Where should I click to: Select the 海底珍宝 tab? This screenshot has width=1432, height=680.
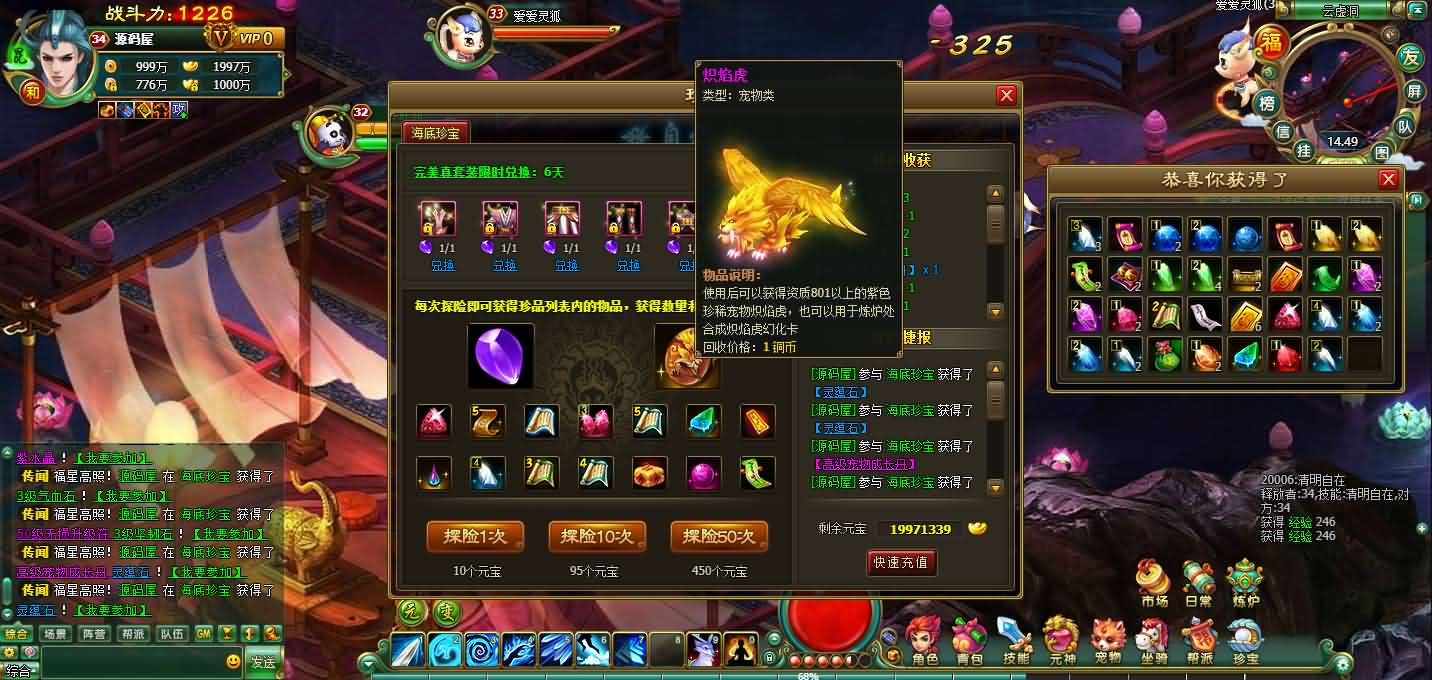coord(435,132)
